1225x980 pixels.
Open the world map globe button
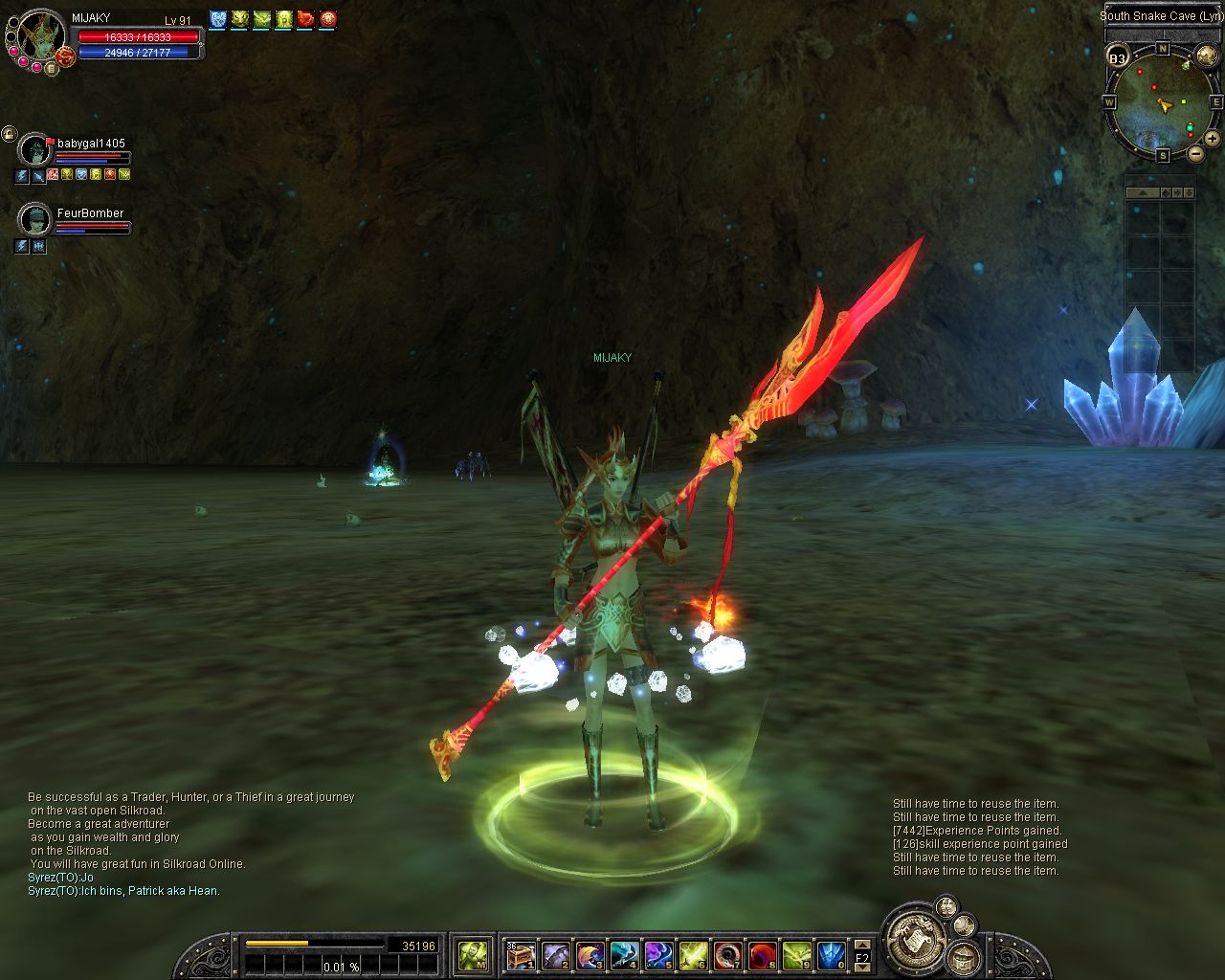[x=1209, y=56]
